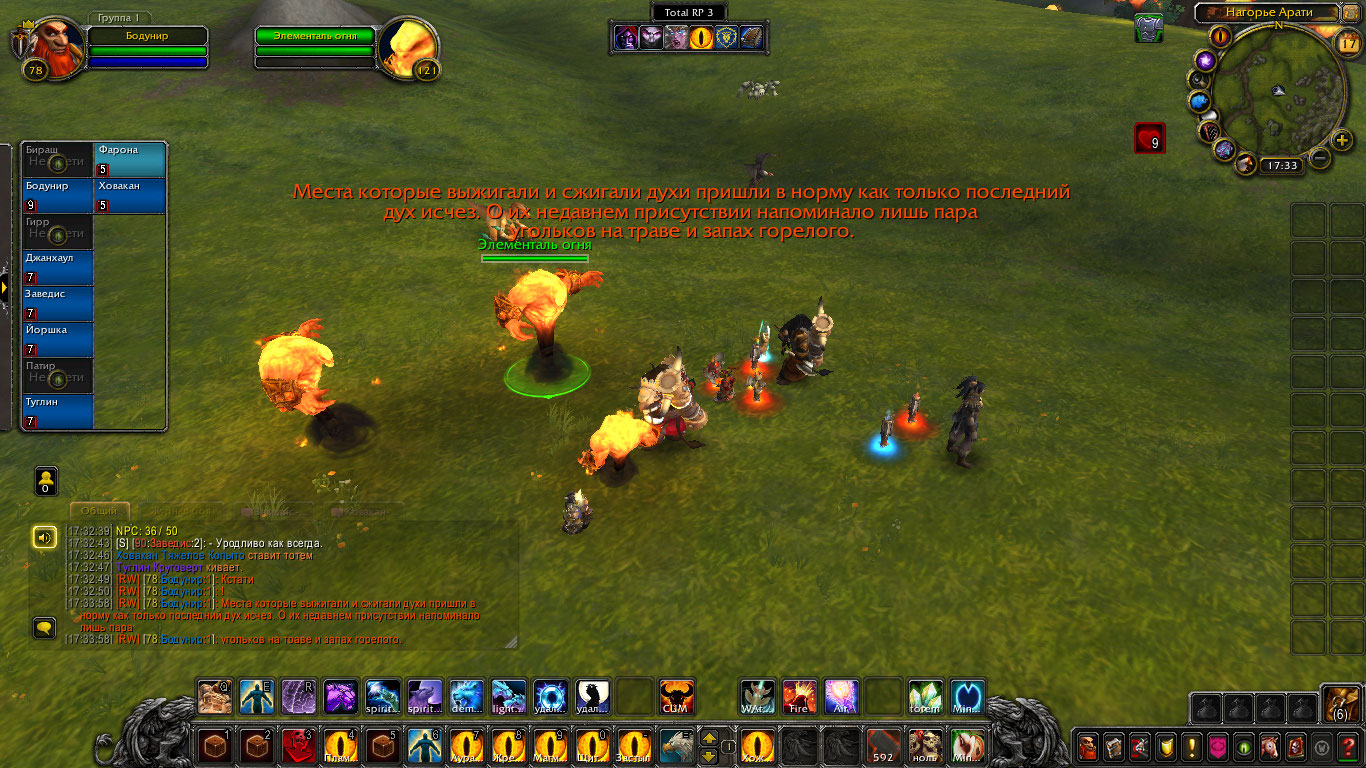
Task: Use the gryphon mount action slot
Action: pos(676,745)
